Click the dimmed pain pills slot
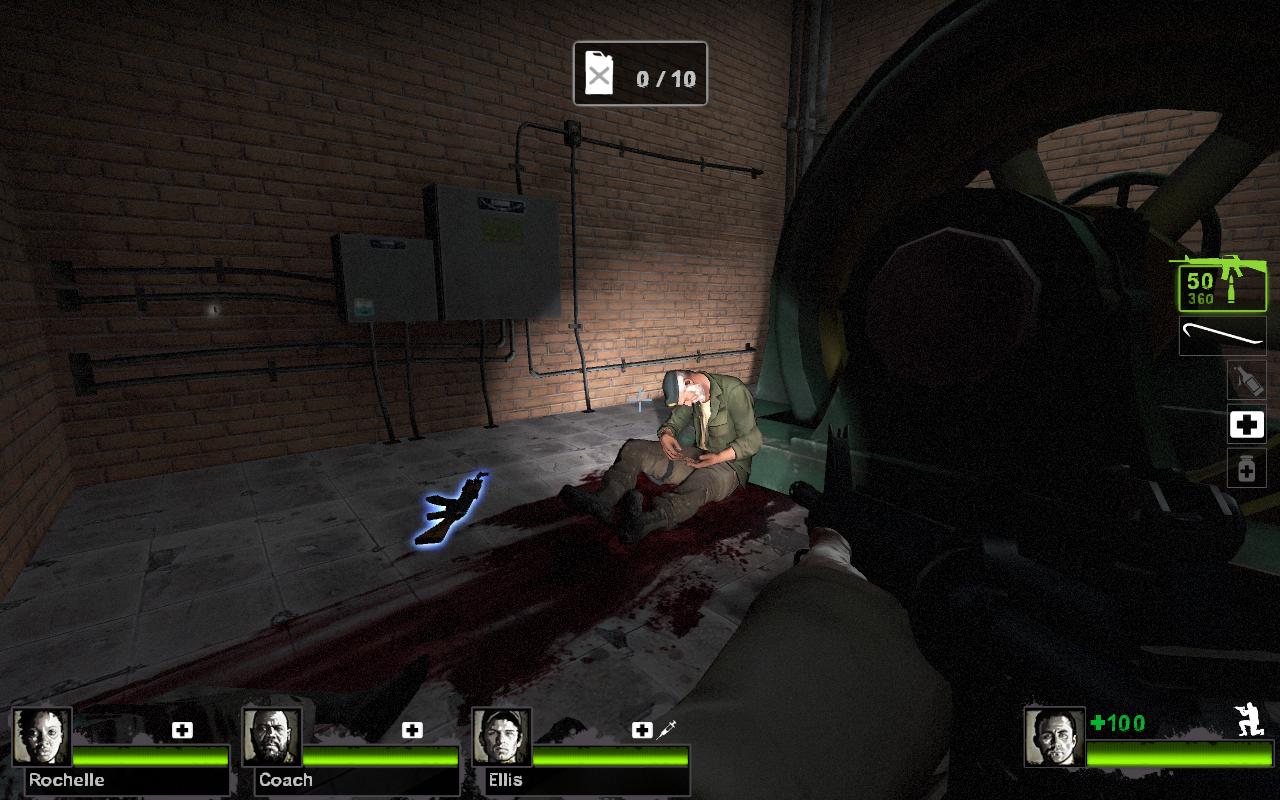Screen dimensions: 1280x800 [x=1246, y=468]
